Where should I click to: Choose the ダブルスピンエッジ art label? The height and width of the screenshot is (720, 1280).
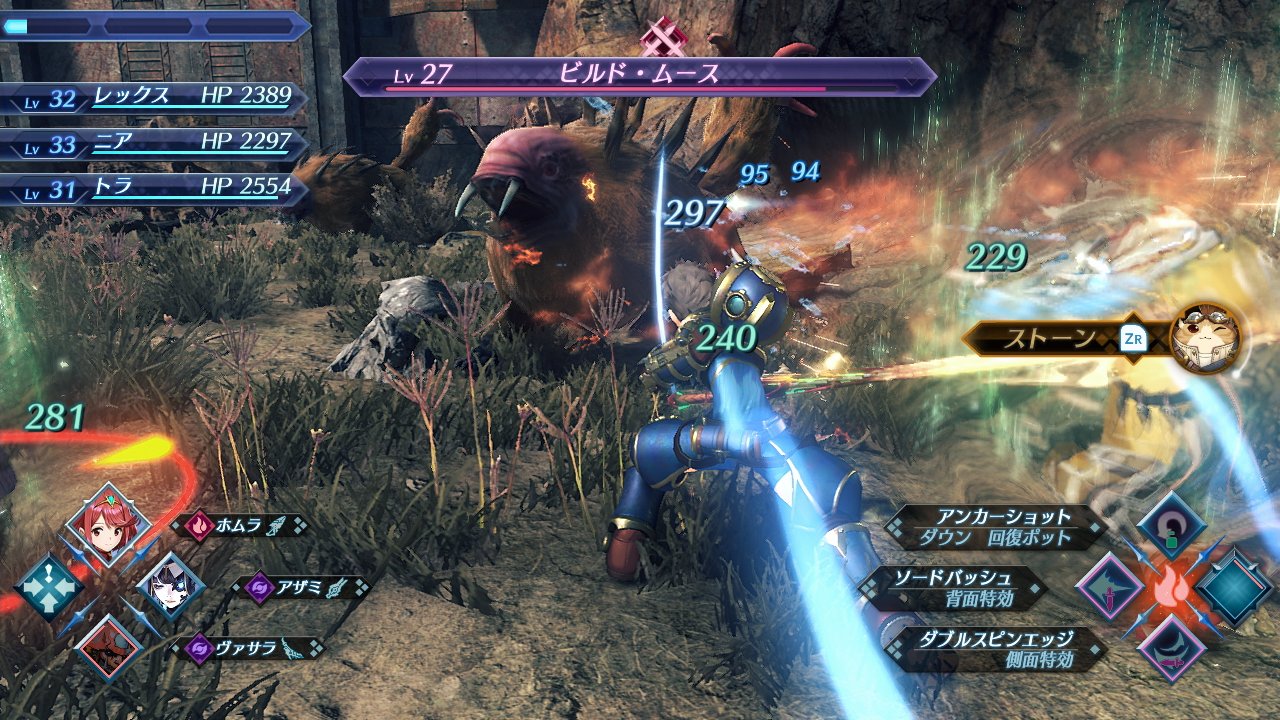pyautogui.click(x=995, y=648)
